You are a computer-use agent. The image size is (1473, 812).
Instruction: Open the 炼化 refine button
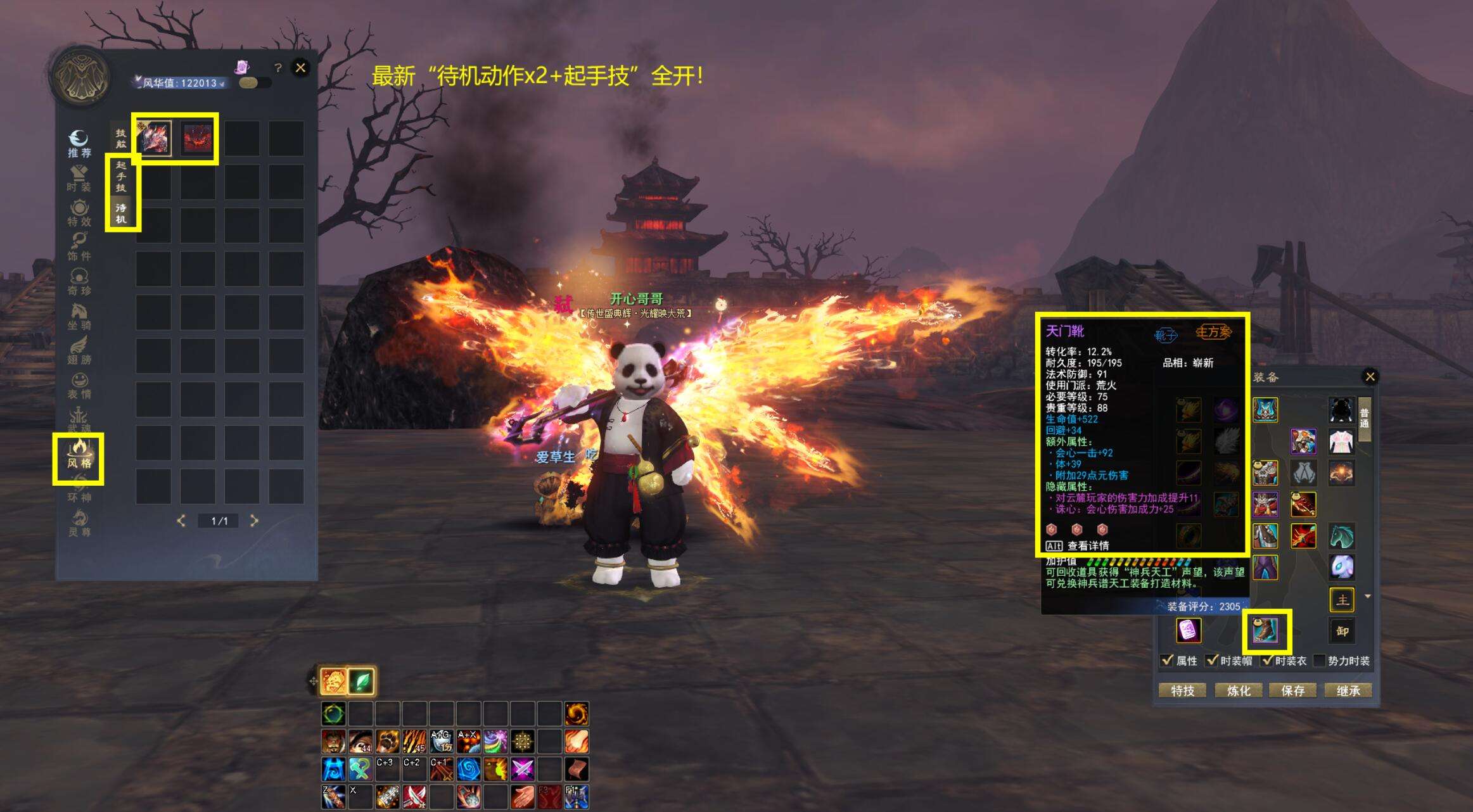click(x=1238, y=690)
